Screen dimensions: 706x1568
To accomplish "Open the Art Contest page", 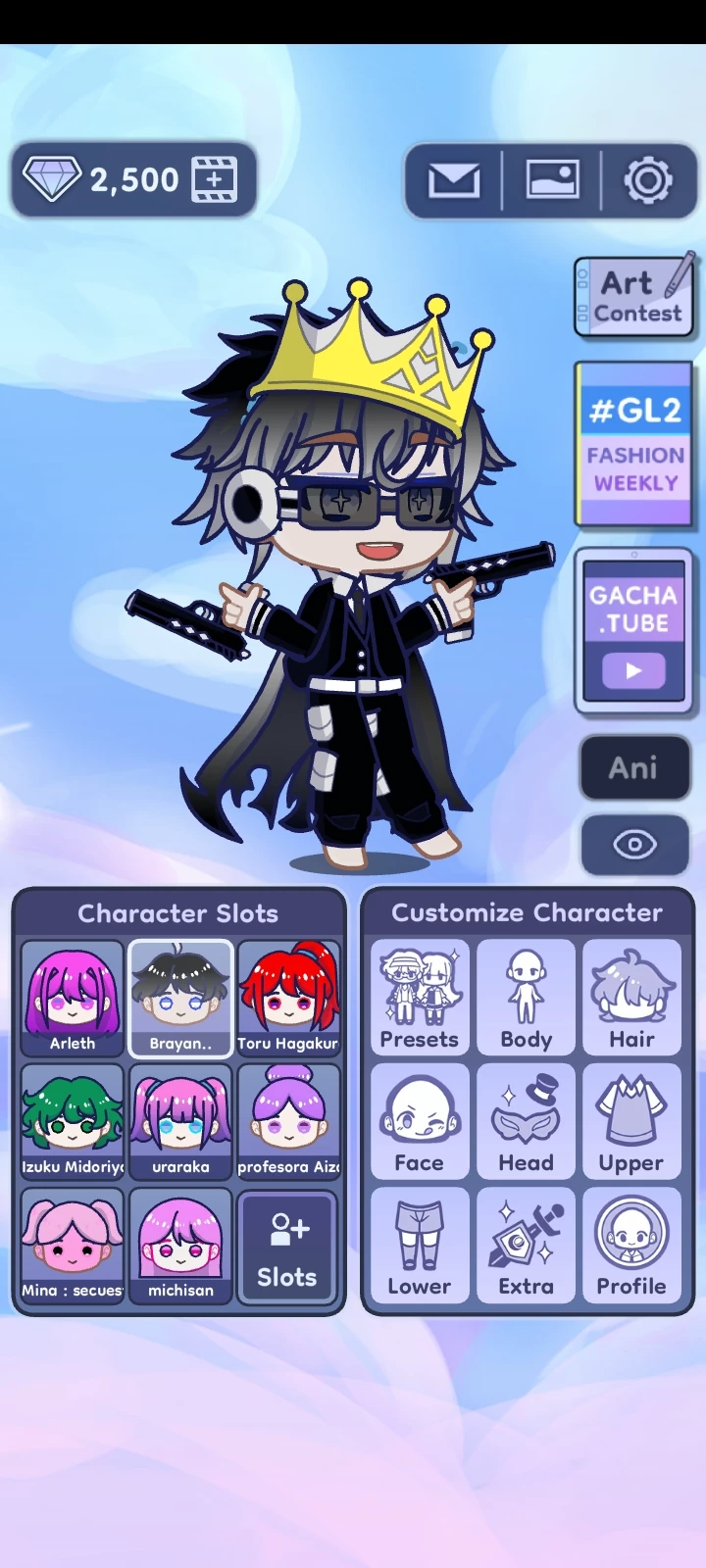I will click(x=634, y=297).
